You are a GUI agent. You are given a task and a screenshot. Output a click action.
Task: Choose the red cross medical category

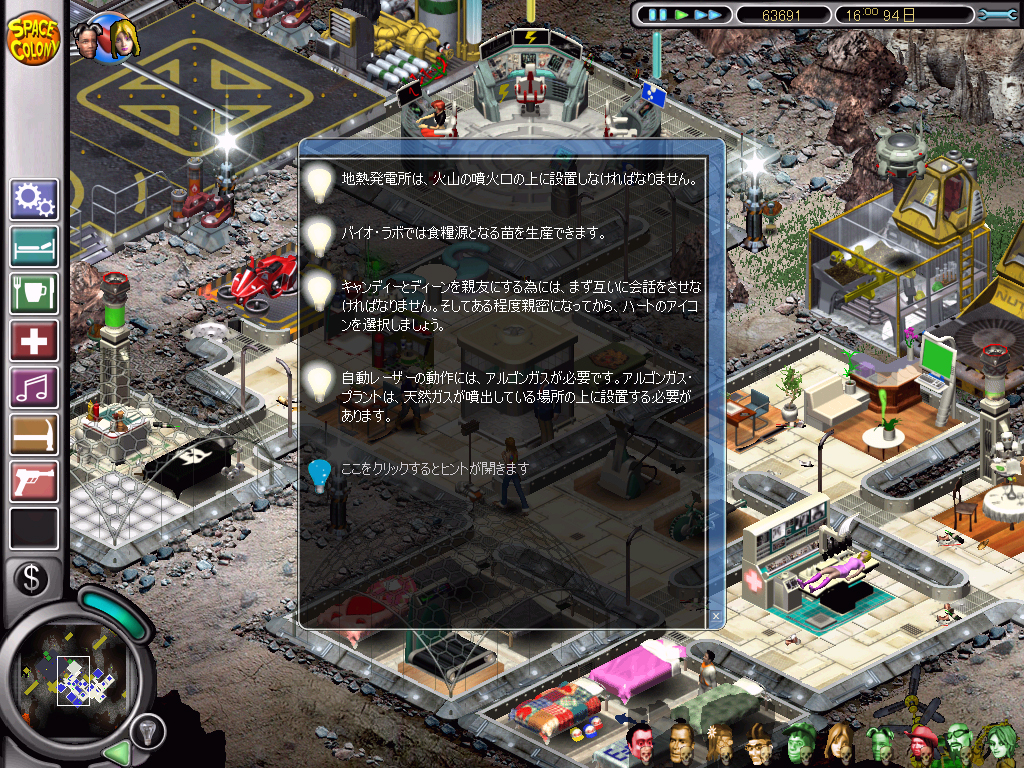(34, 341)
